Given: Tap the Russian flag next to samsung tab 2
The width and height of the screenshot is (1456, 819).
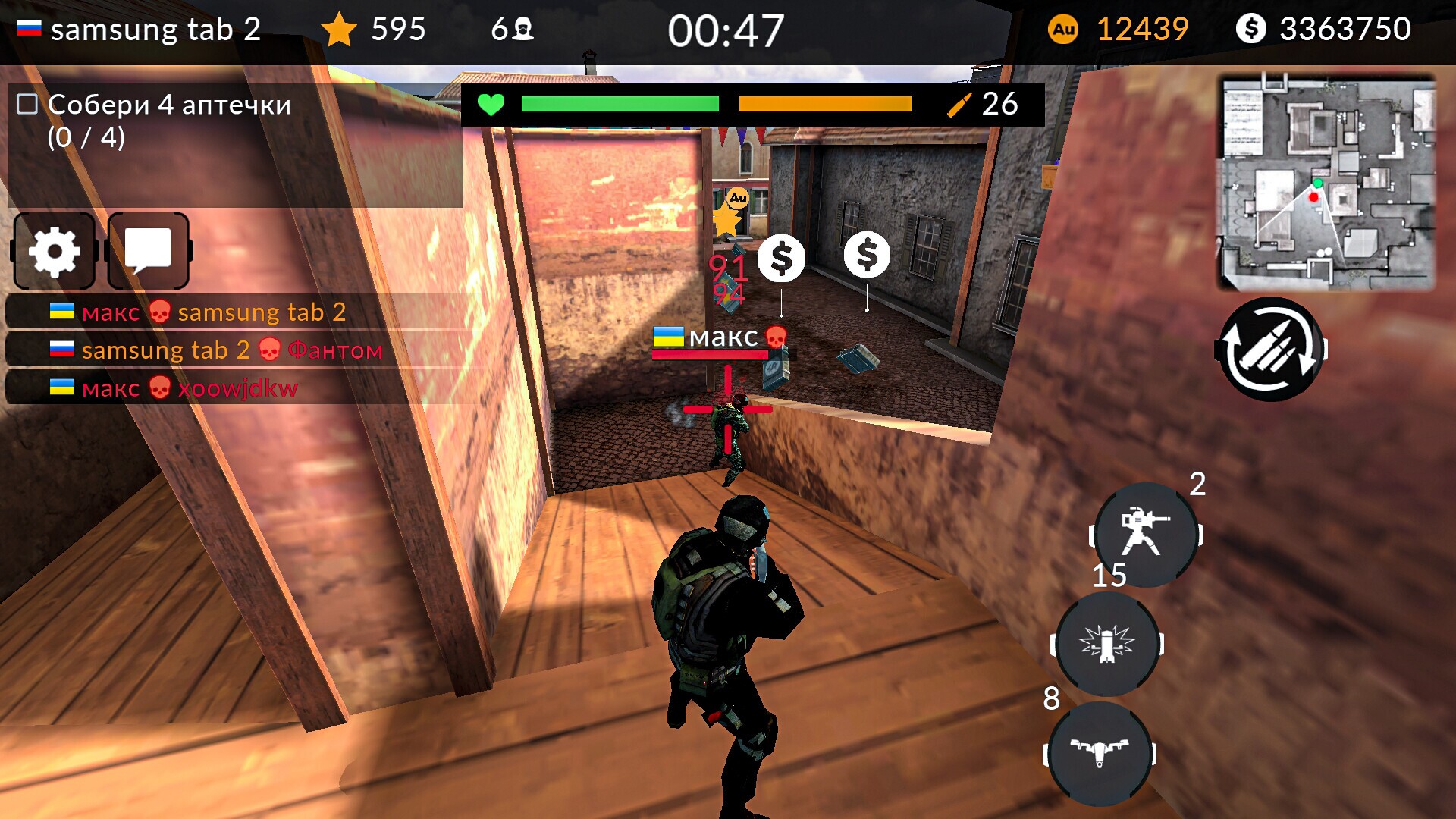Looking at the screenshot, I should 28,28.
